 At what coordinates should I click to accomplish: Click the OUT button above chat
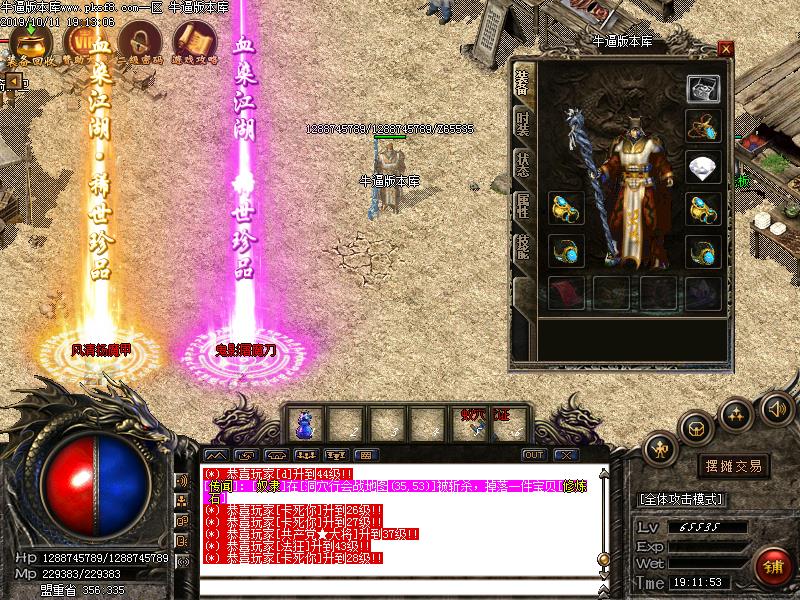click(534, 455)
